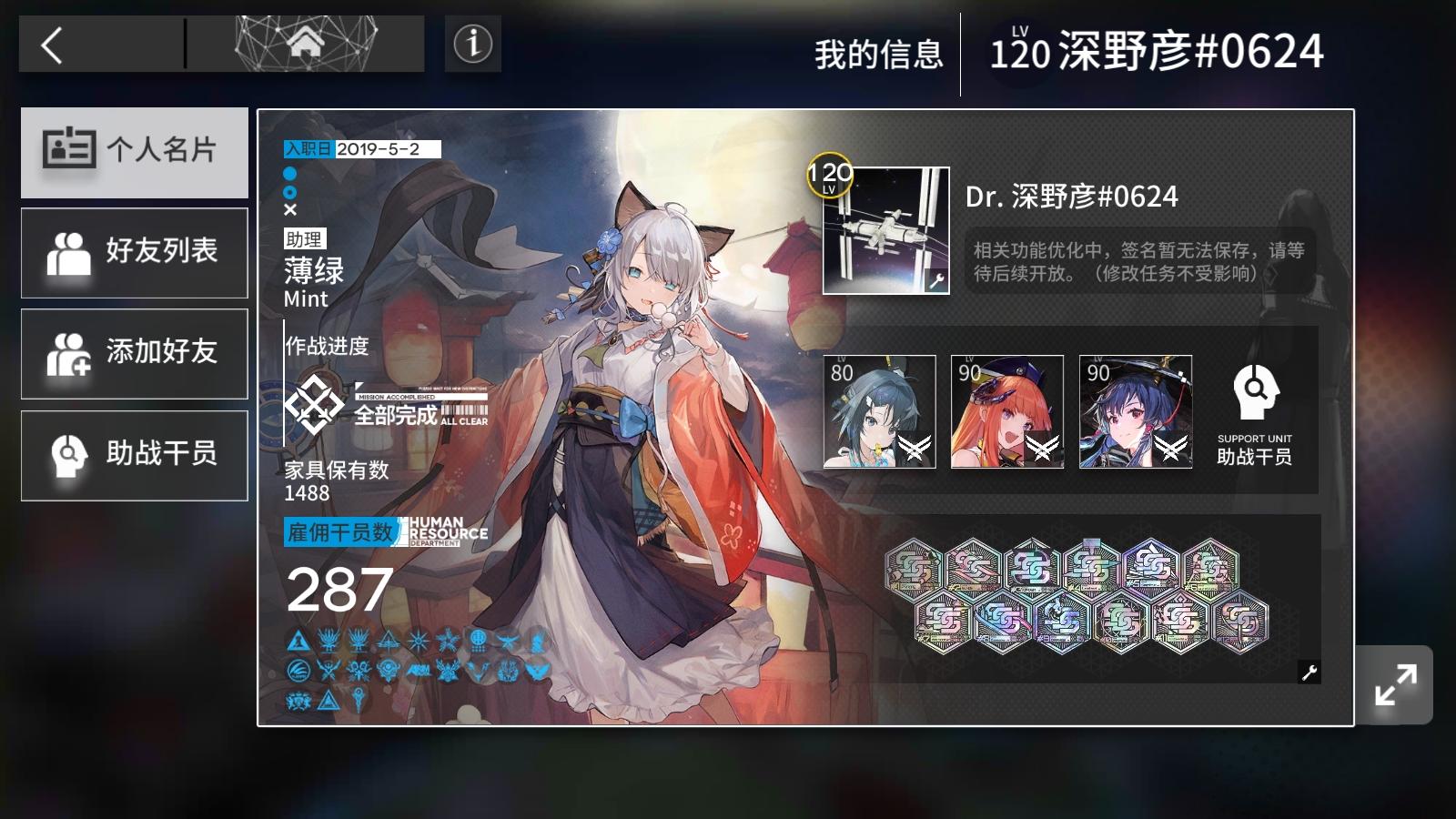The height and width of the screenshot is (819, 1456).
Task: Click the back arrow at top left
Action: [50, 44]
